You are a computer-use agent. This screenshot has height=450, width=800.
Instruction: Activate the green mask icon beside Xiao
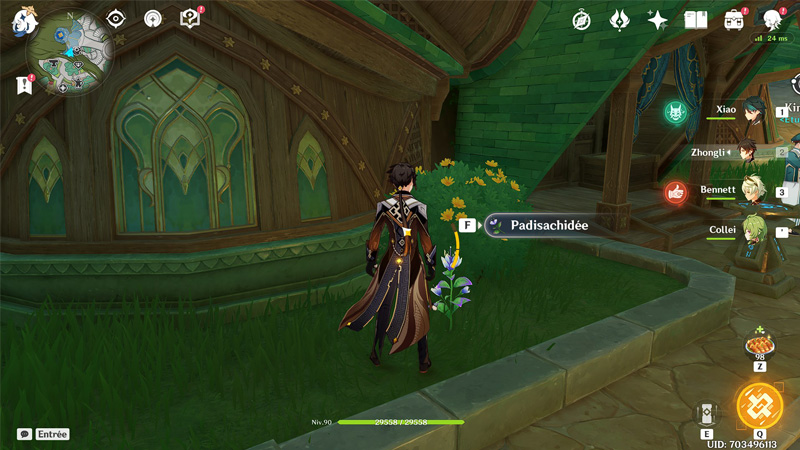tap(676, 112)
